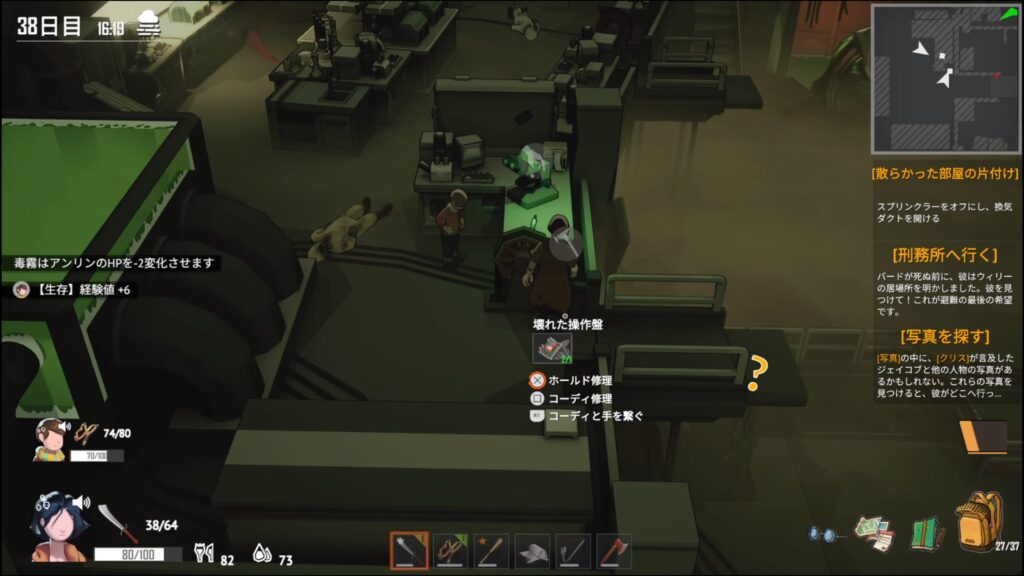Select the boy companion portrait

pyautogui.click(x=48, y=438)
